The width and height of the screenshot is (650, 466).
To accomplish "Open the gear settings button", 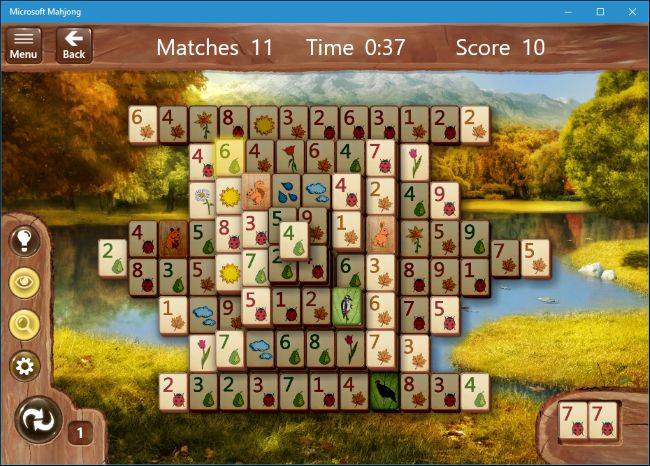I will 24,366.
